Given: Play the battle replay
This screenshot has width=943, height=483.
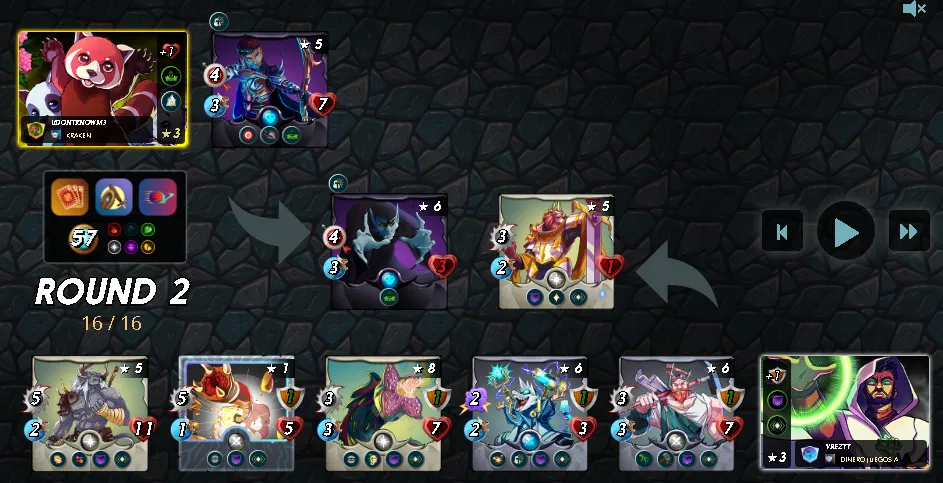Looking at the screenshot, I should 846,232.
